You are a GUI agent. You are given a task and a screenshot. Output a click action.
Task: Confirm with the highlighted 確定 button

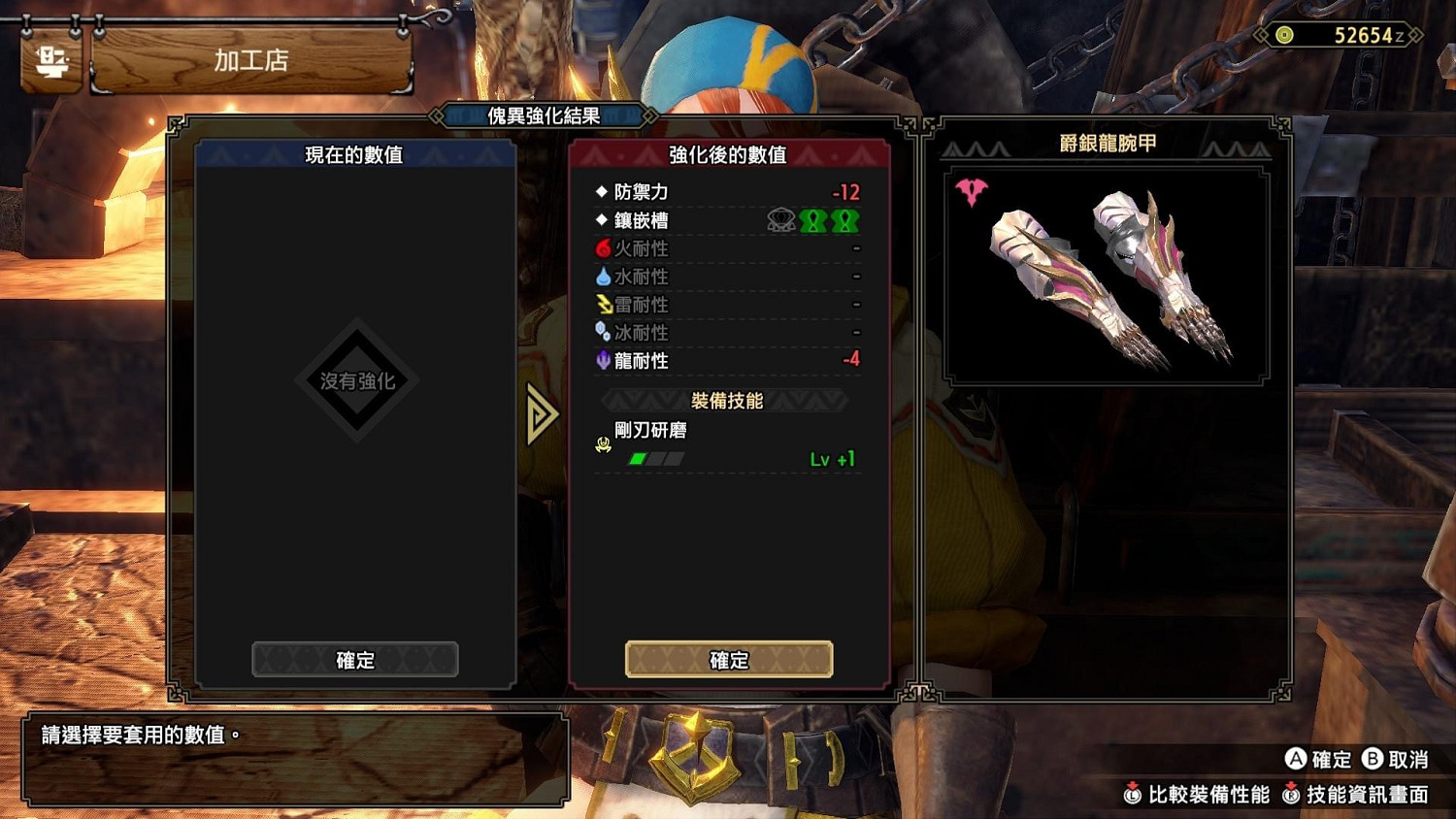[x=729, y=659]
